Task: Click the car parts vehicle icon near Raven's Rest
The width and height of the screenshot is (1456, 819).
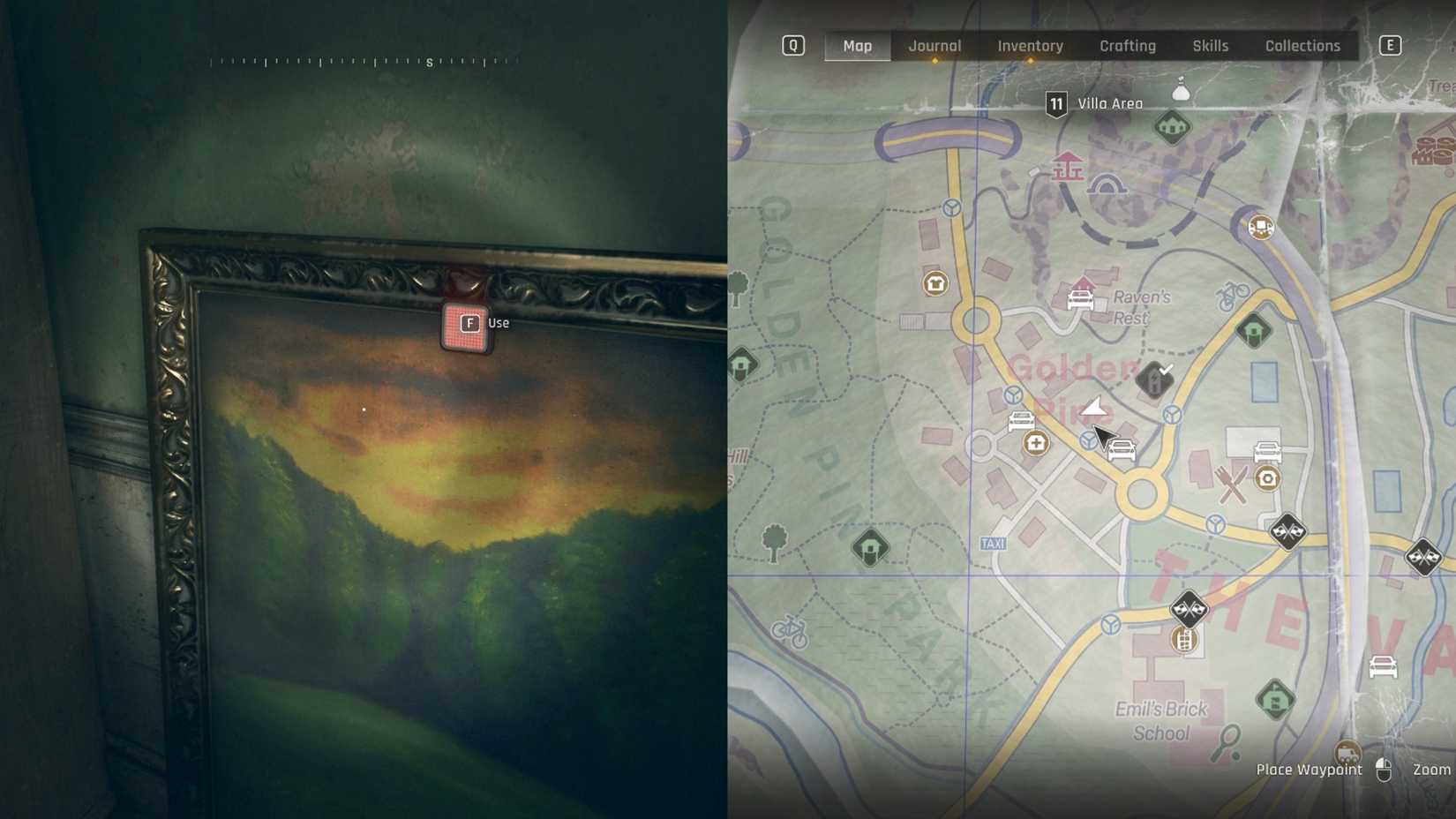Action: [1080, 300]
